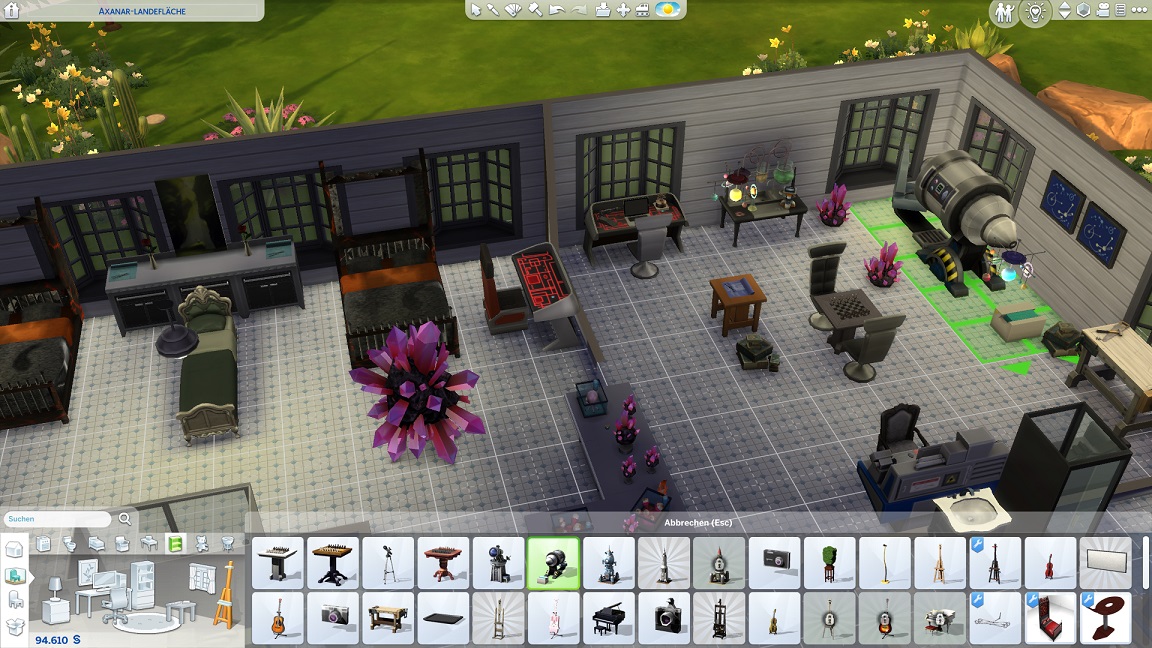Toggle the time-of-day sun button

(668, 10)
